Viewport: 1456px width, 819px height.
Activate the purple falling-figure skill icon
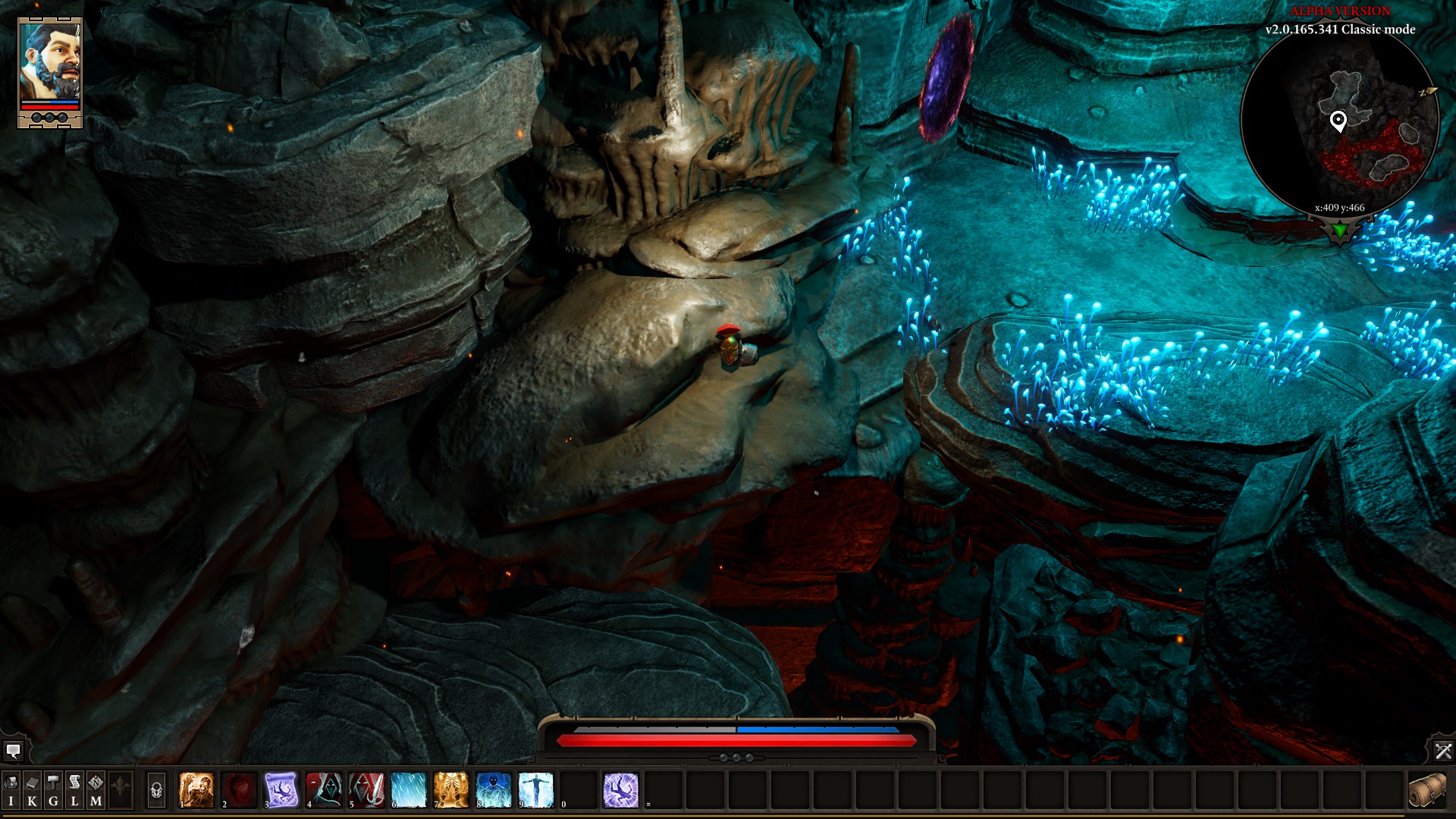[621, 789]
